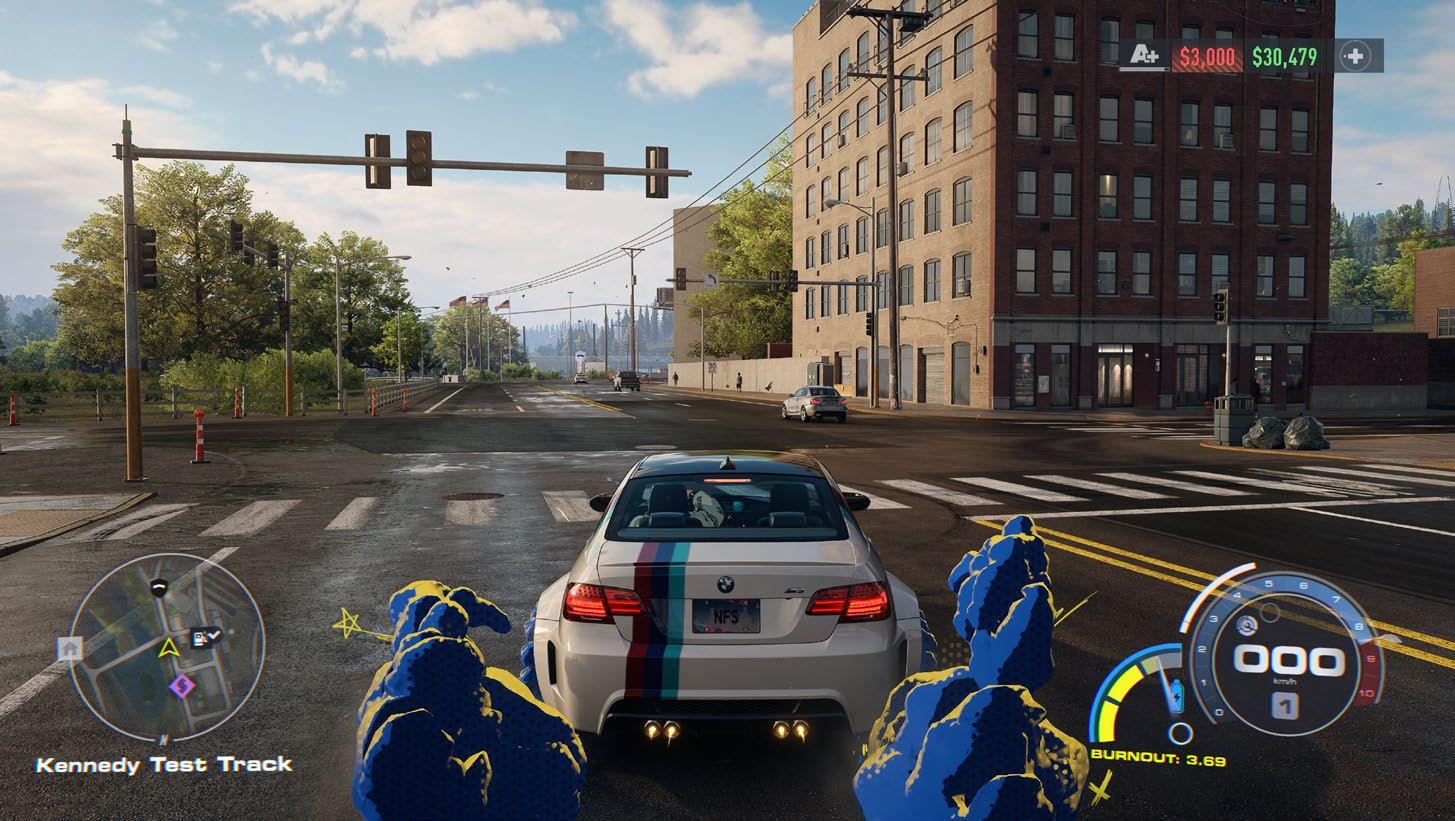Click the yellow player arrow on minimap
The image size is (1455, 821).
168,648
